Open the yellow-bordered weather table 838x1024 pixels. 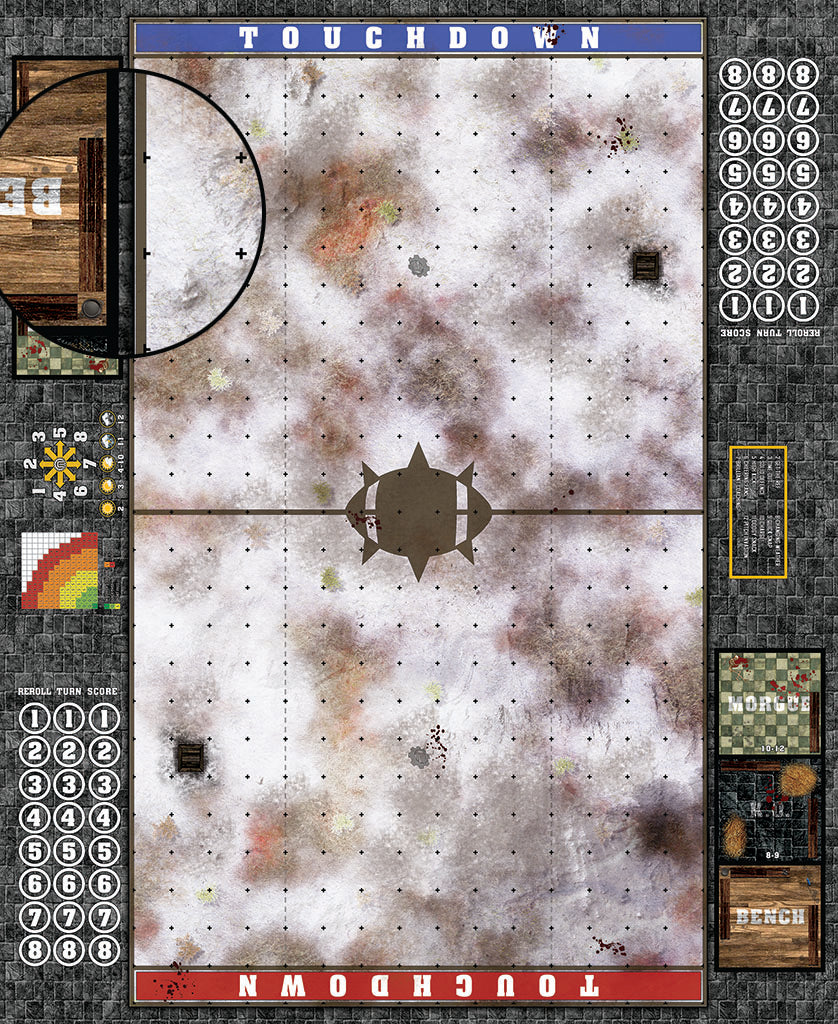coord(758,512)
